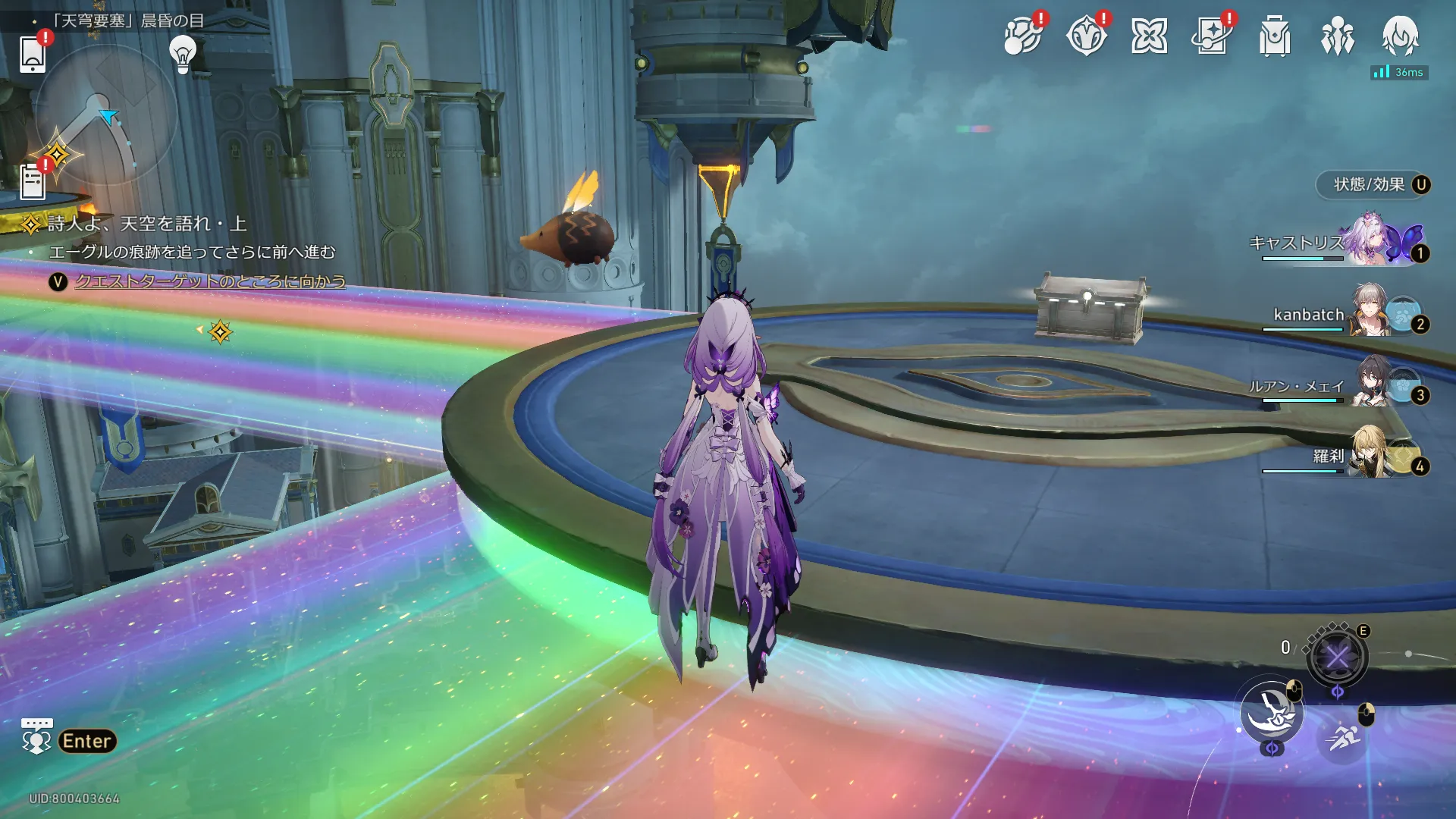Screen dimensions: 1456x819
Task: Open the lightbulb hint icon
Action: click(183, 55)
